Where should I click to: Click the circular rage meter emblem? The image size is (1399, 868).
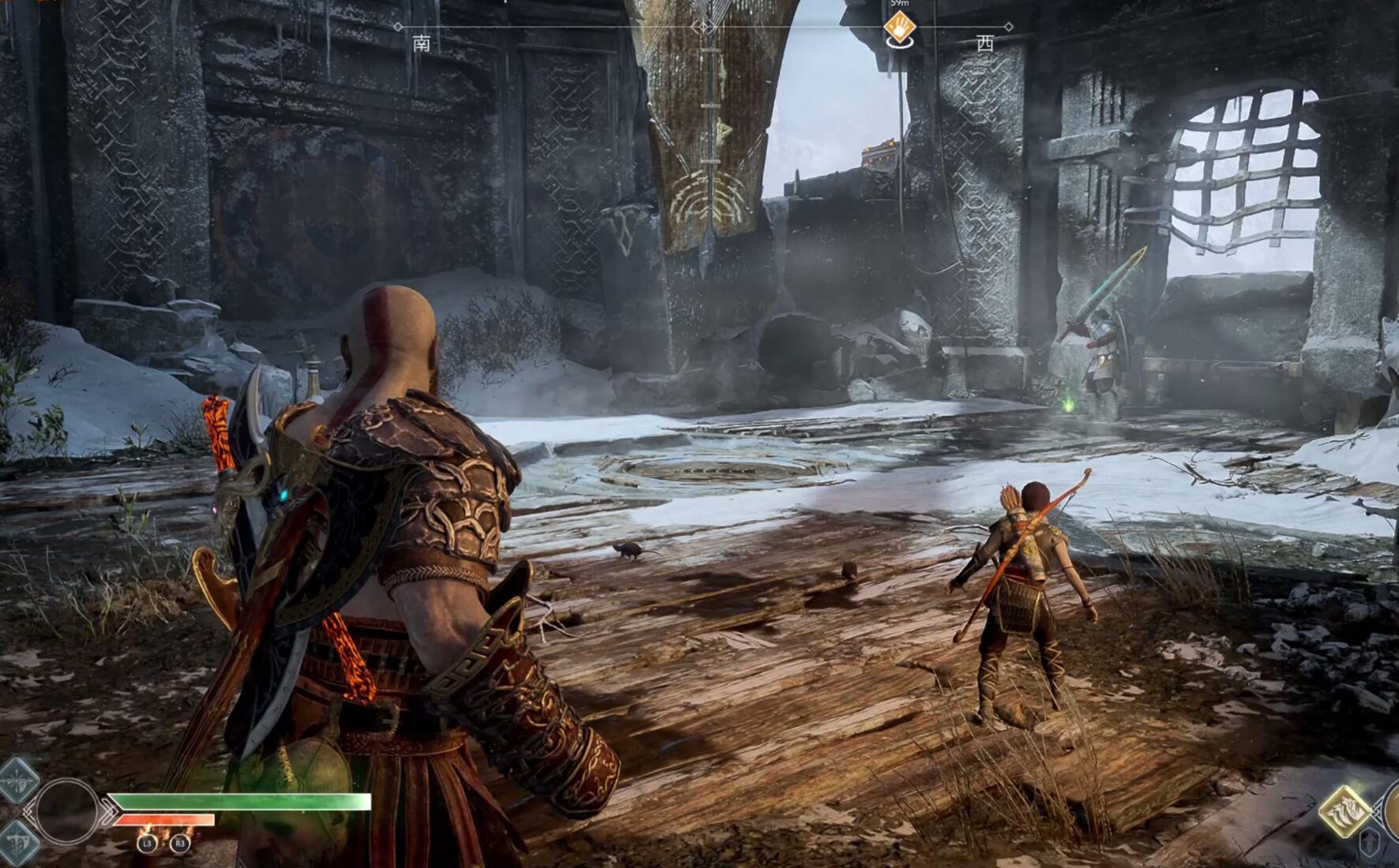pyautogui.click(x=67, y=810)
